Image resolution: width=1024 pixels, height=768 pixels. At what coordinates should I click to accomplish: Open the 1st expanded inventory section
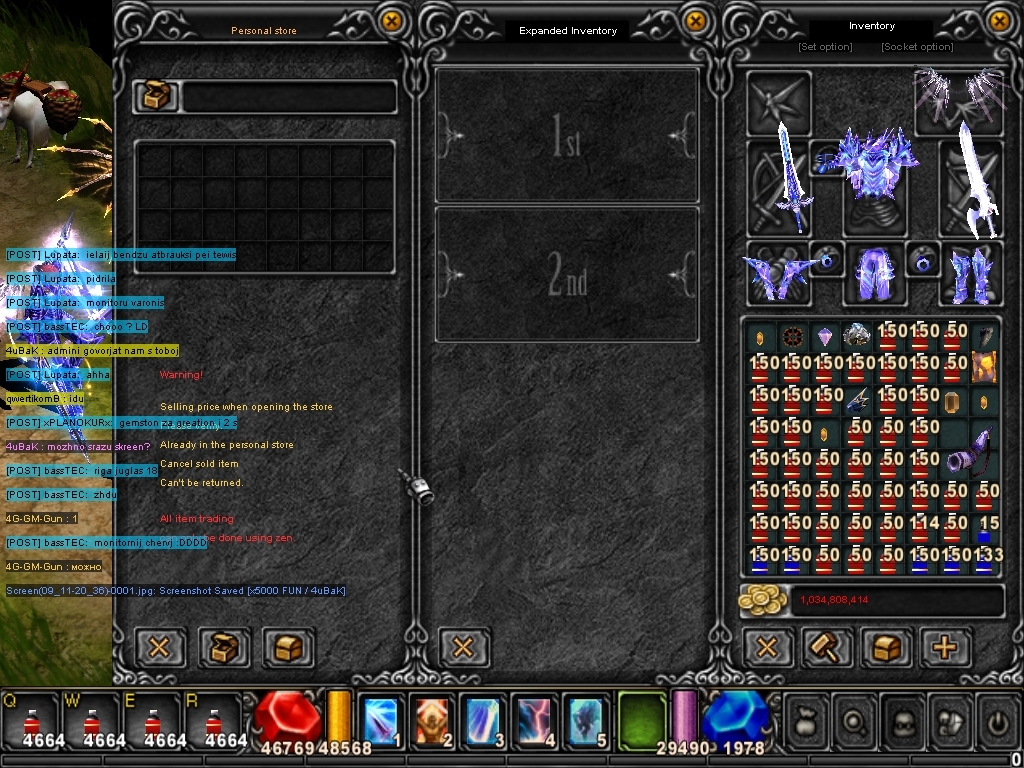click(567, 136)
